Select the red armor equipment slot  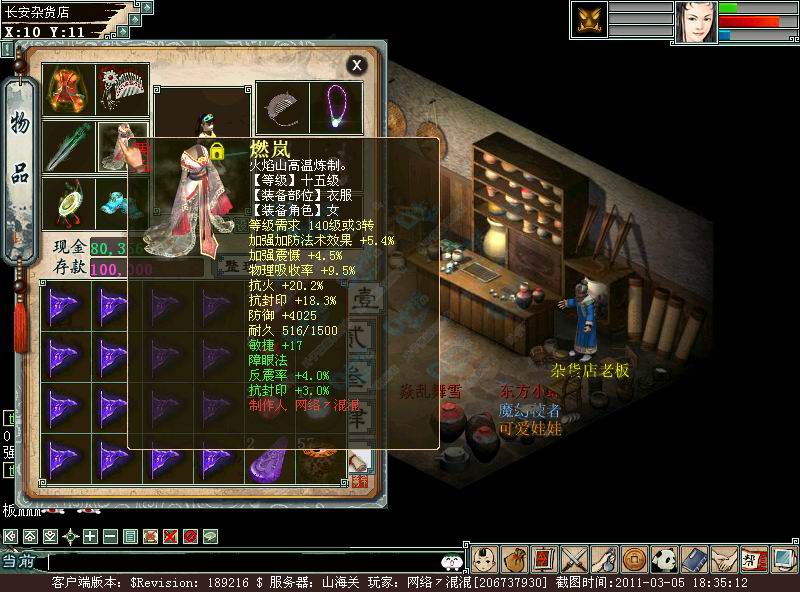(x=70, y=90)
